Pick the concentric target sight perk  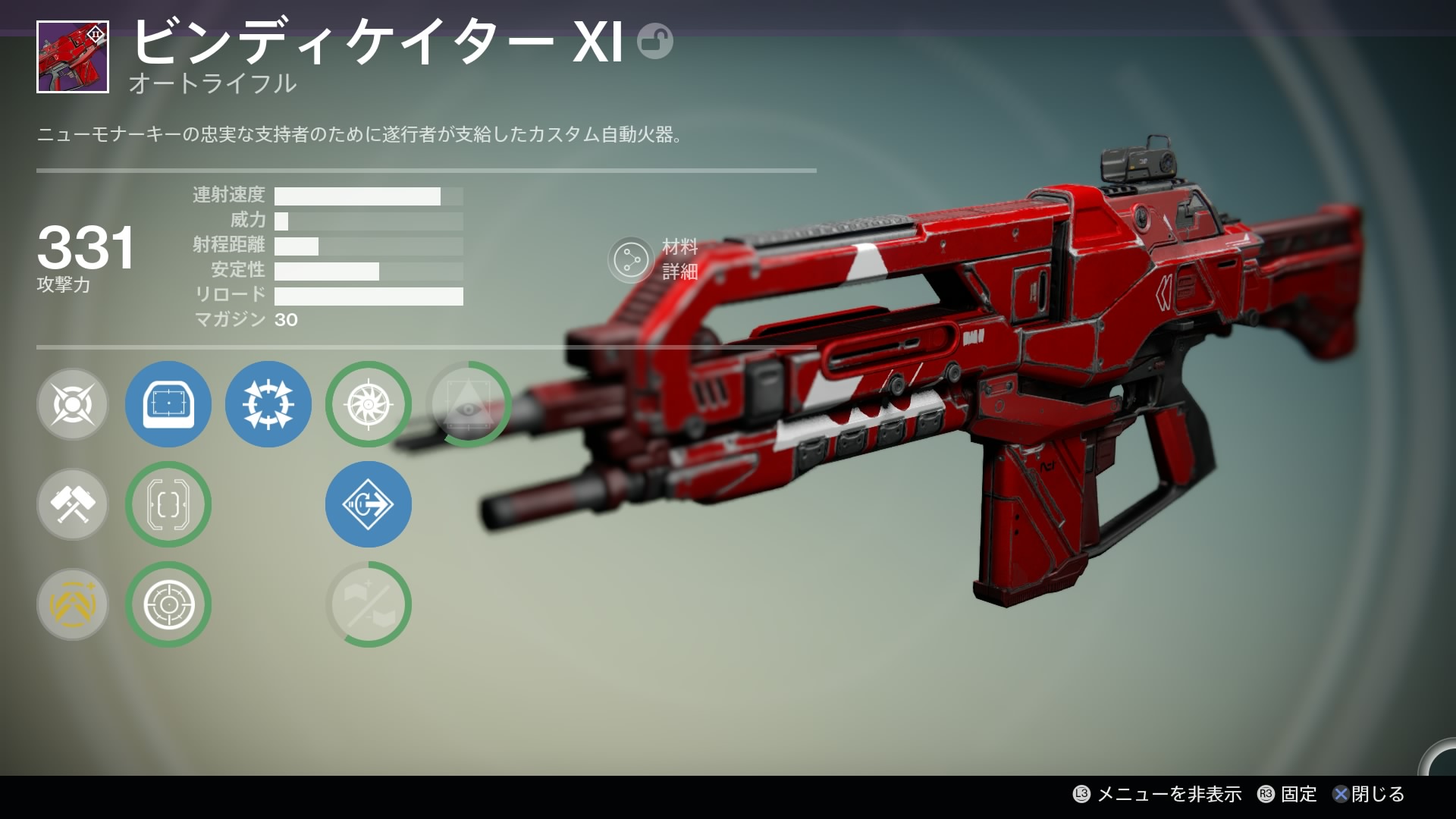point(168,604)
